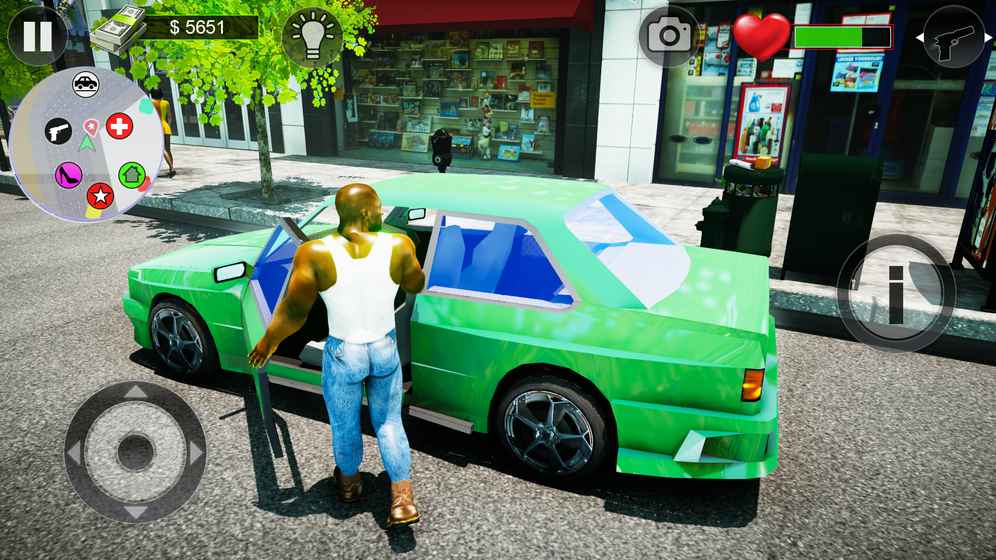996x560 pixels.
Task: Select the car marker on the minimap
Action: coord(86,84)
